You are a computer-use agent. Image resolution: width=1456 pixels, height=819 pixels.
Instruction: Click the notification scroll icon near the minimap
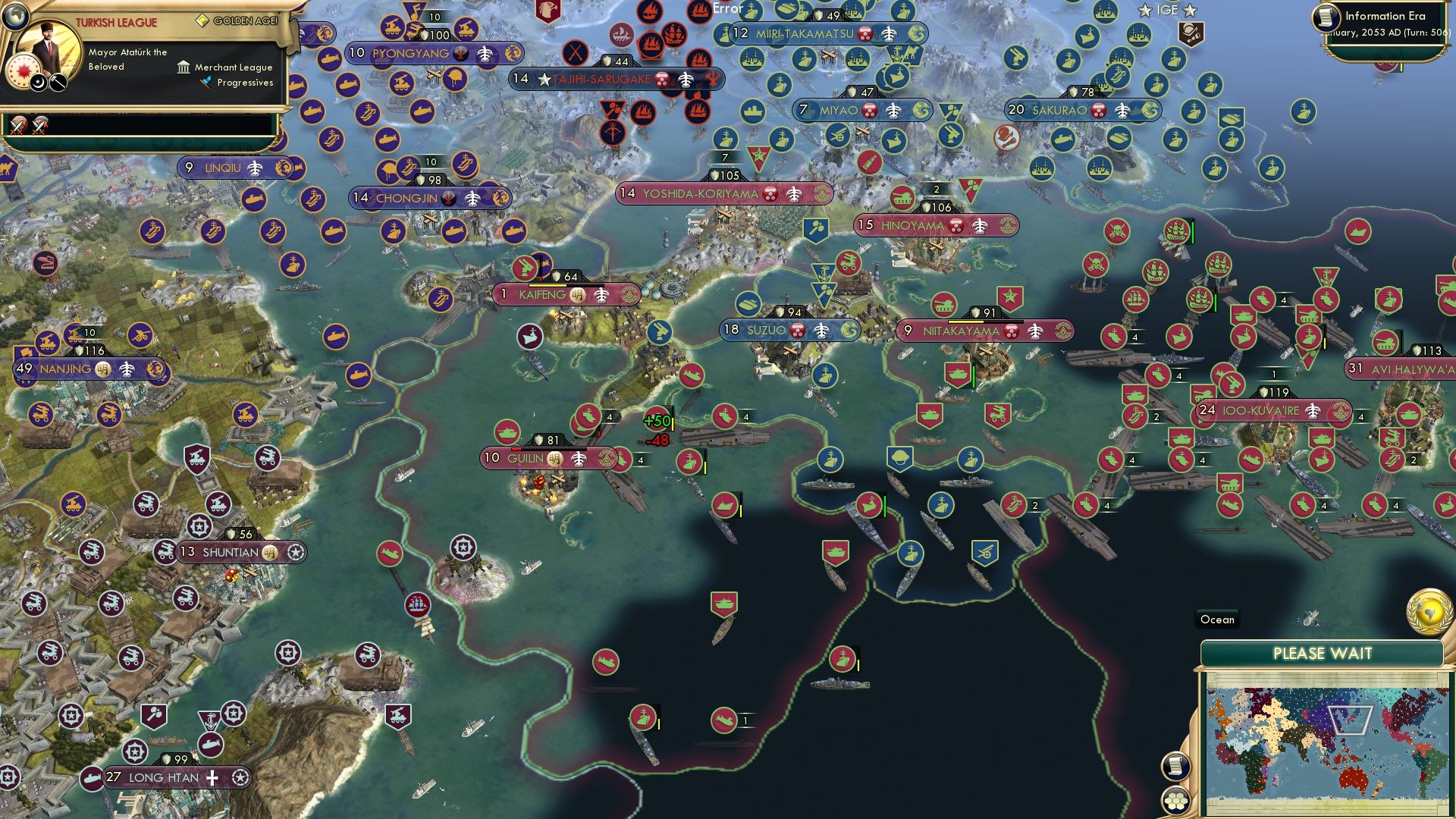tap(1176, 766)
